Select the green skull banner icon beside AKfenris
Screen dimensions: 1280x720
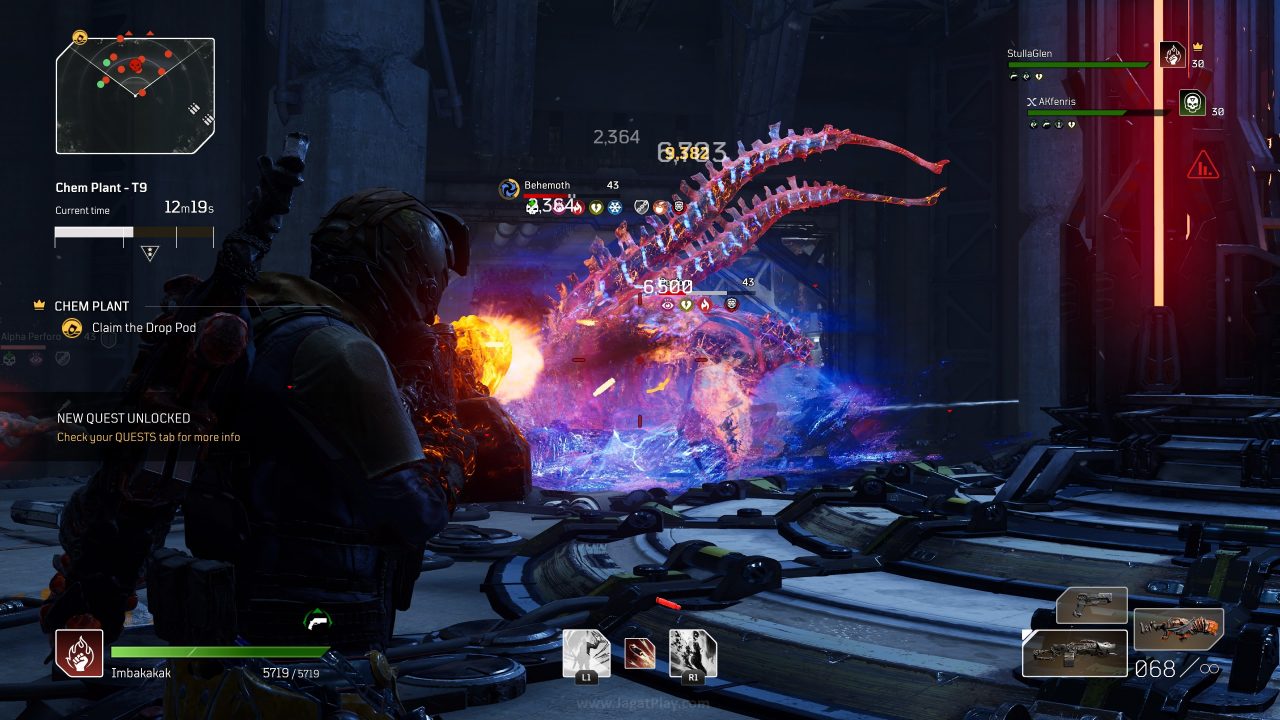click(x=1192, y=102)
